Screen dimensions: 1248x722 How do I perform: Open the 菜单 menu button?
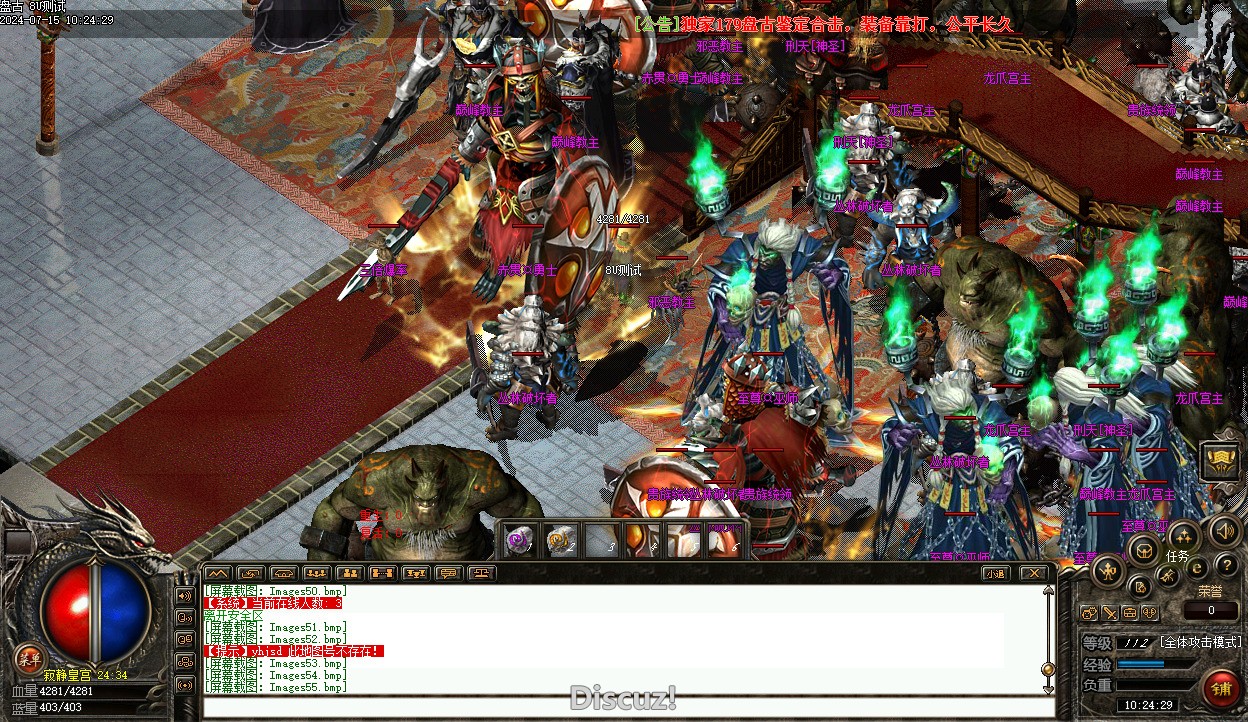coord(27,658)
